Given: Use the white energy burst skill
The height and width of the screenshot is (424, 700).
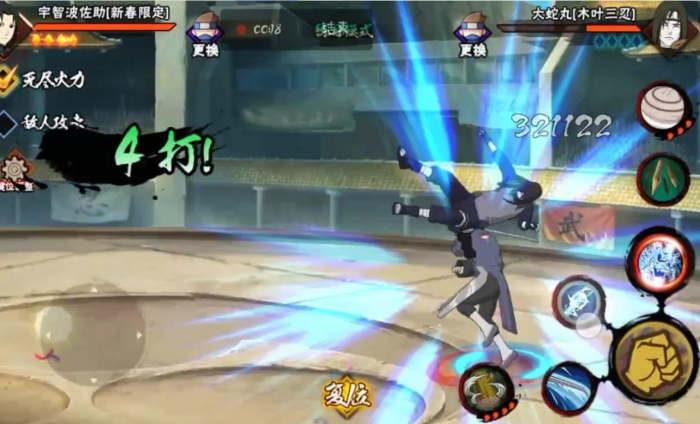Looking at the screenshot, I should (578, 300).
